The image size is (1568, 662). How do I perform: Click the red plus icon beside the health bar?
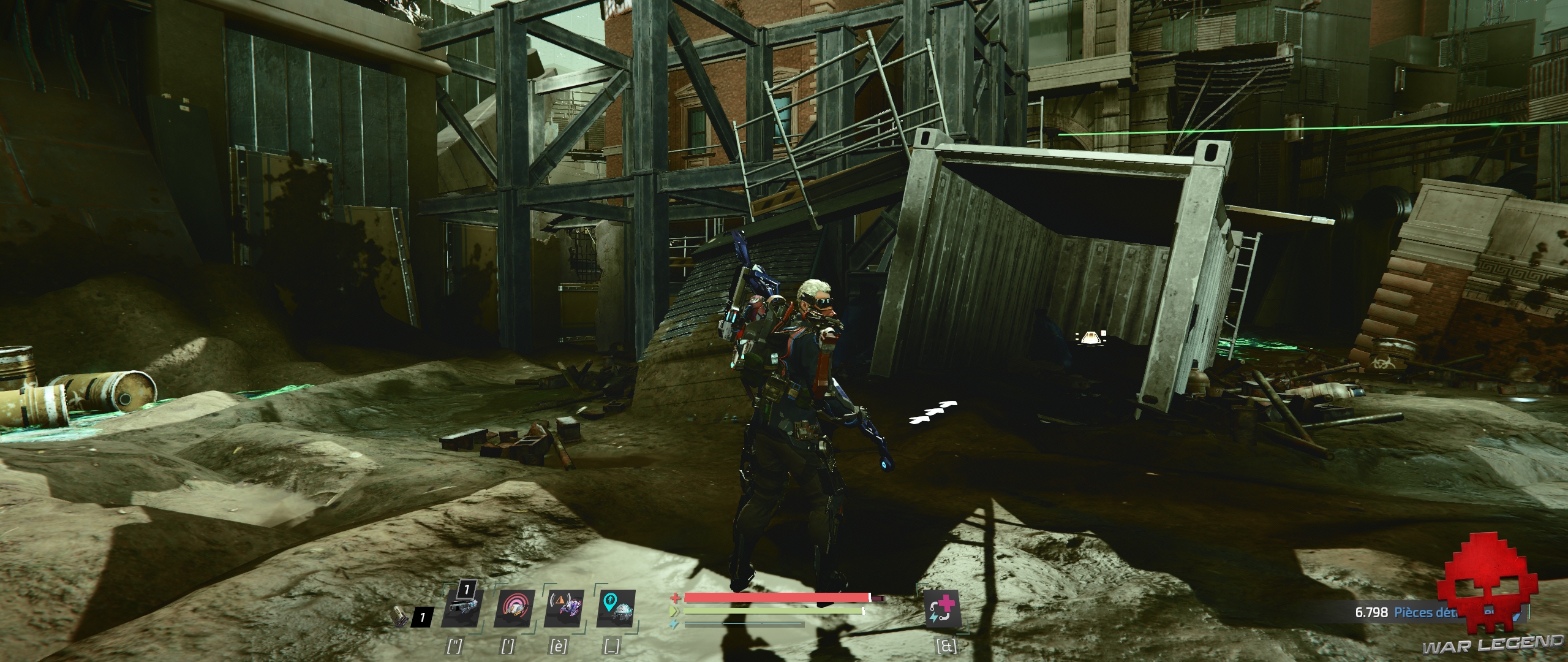(677, 598)
